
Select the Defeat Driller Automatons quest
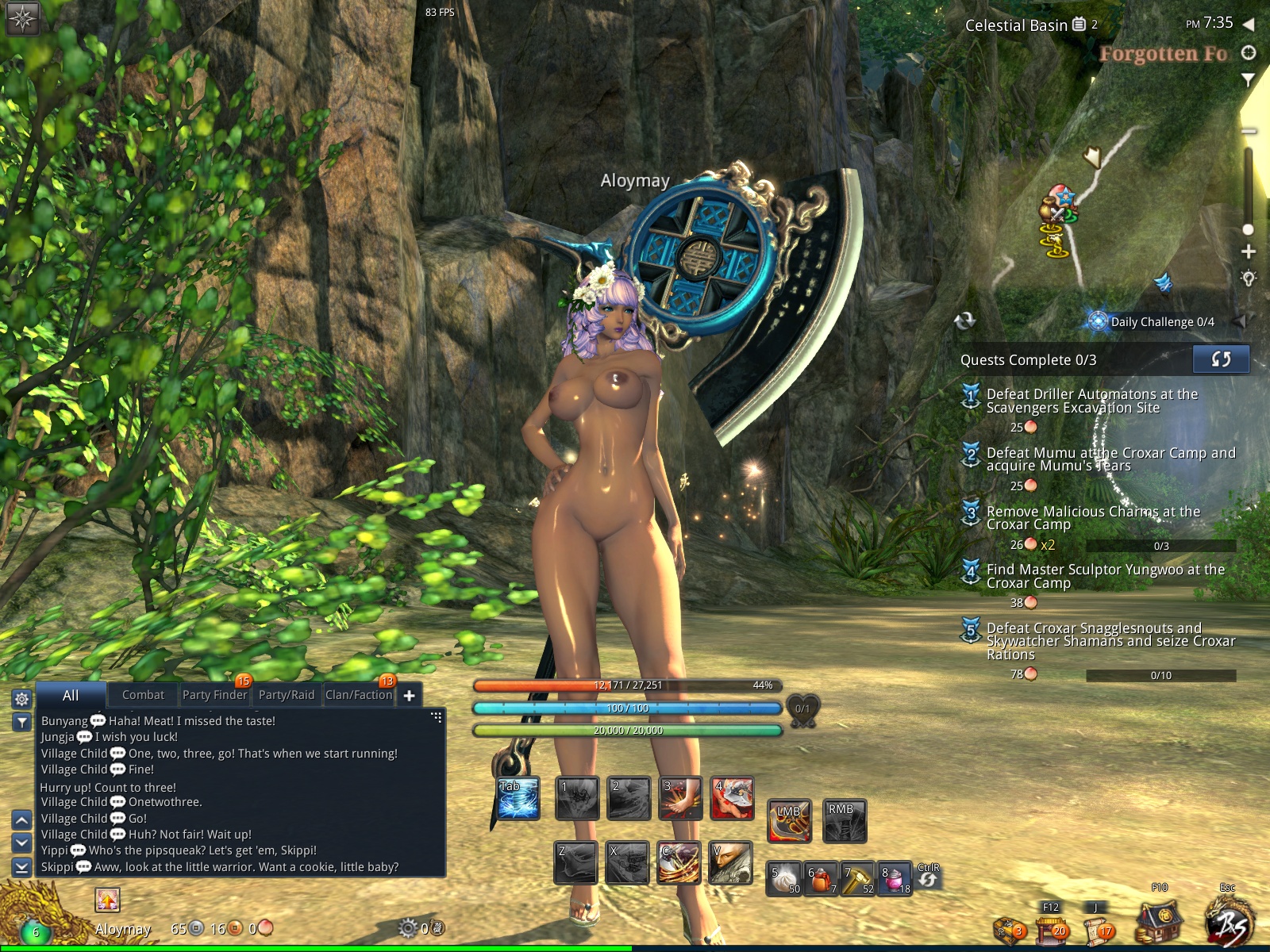click(x=1091, y=401)
